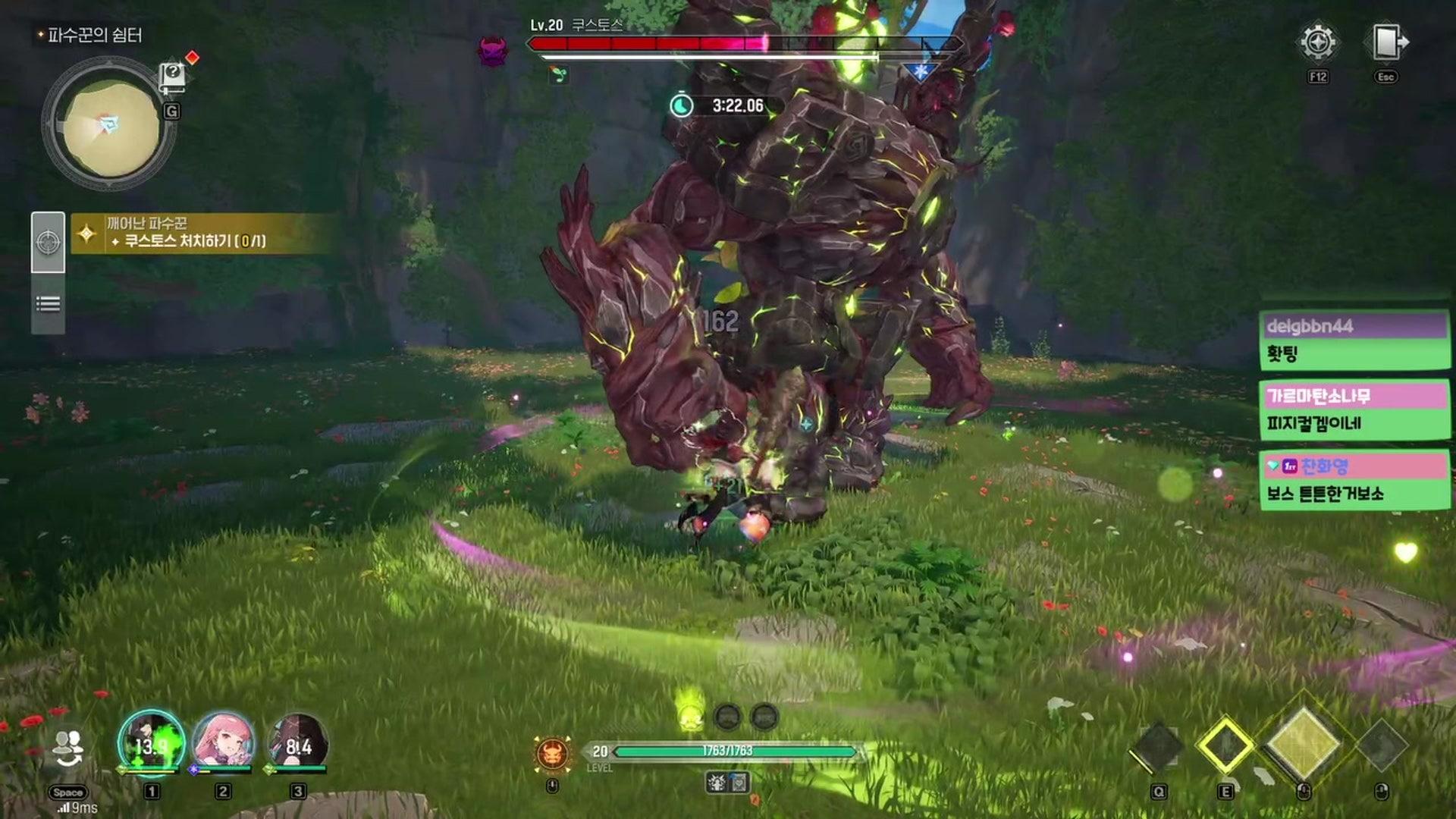Use the faded rightmost diamond skill

click(1382, 746)
